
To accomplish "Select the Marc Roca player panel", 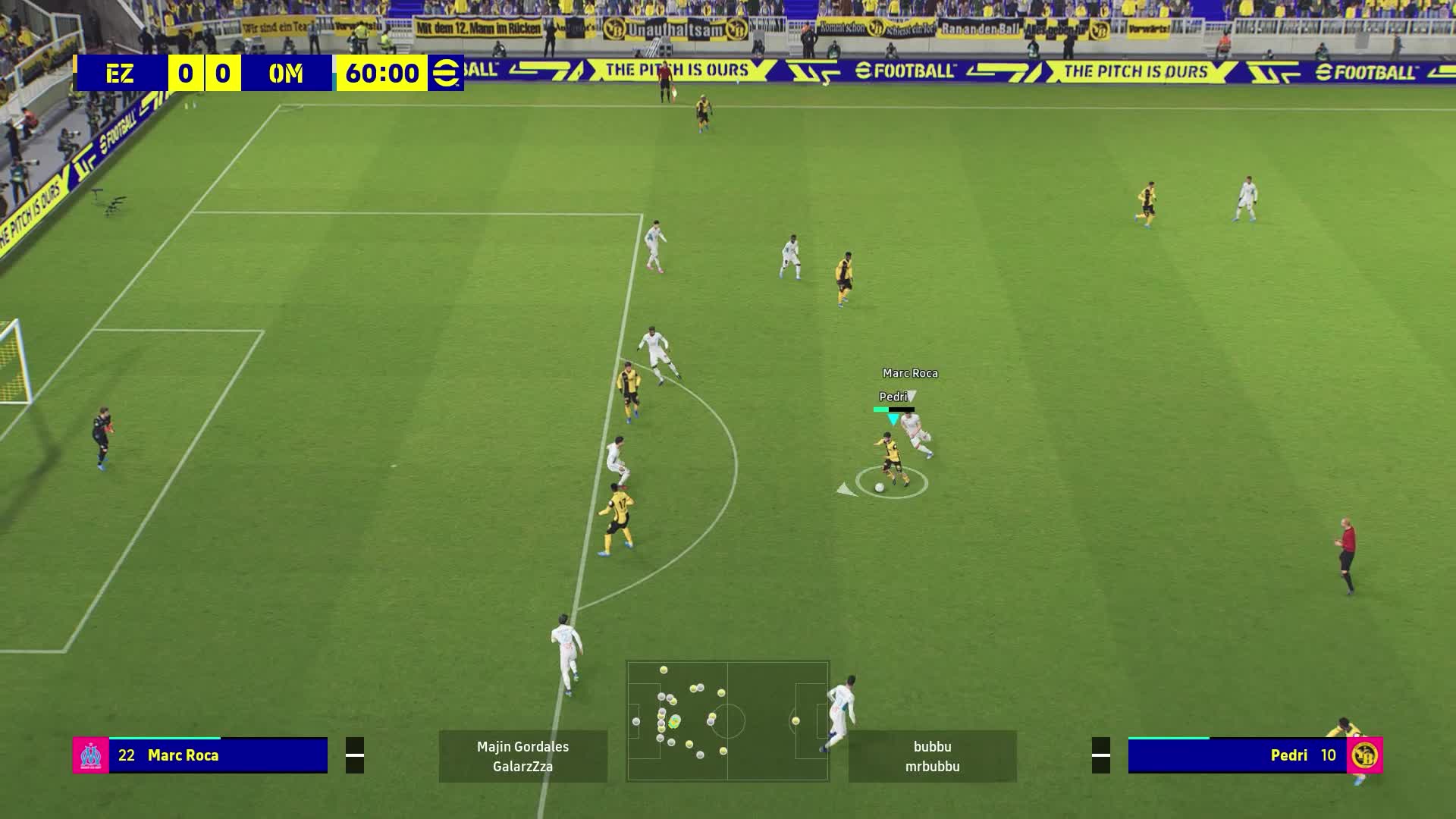I will 218,755.
